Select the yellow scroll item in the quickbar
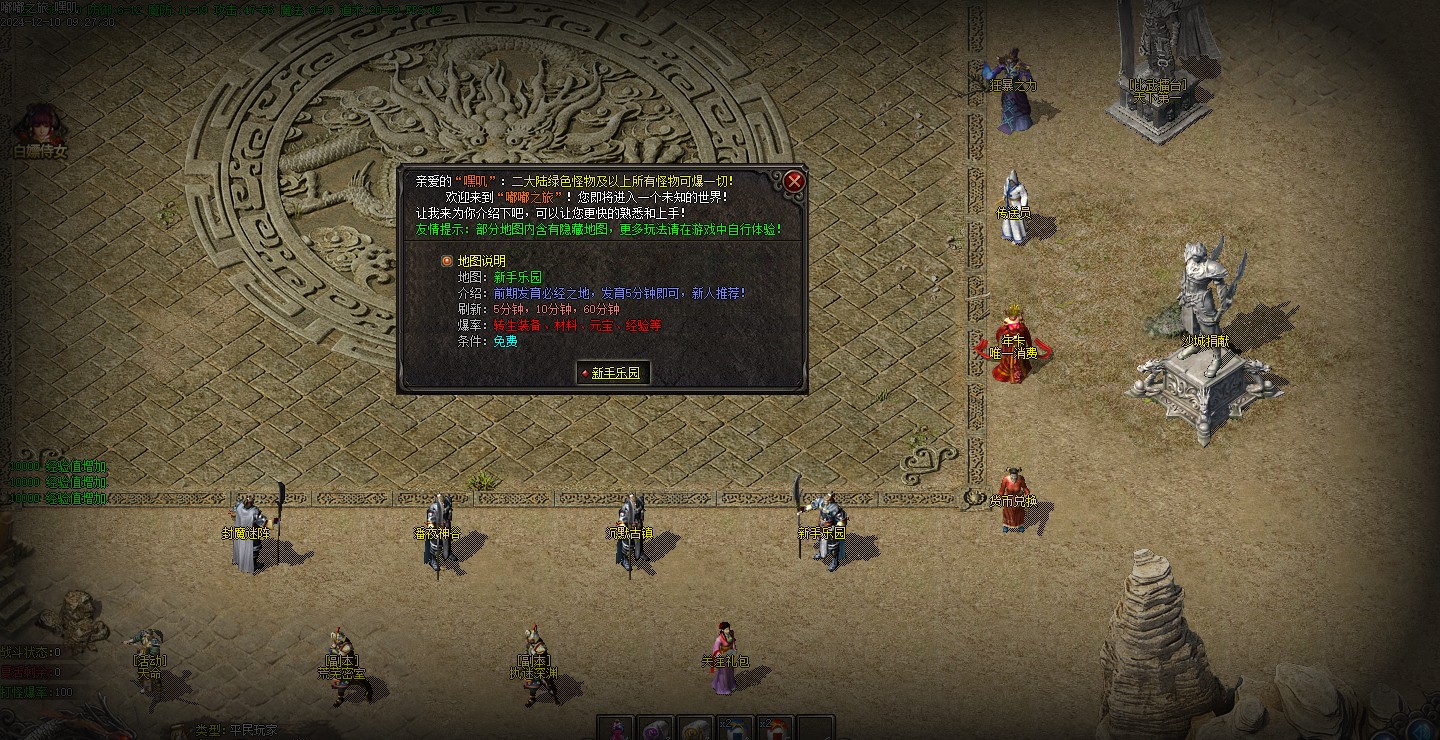The height and width of the screenshot is (740, 1440). coord(693,728)
